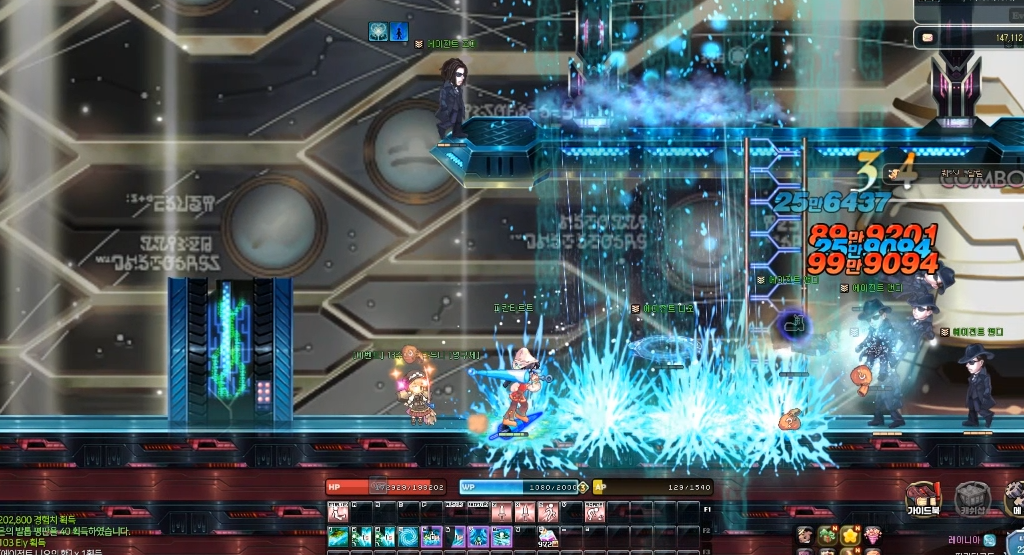The image size is (1024, 555).
Task: Open the green gift box icon
Action: point(826,535)
